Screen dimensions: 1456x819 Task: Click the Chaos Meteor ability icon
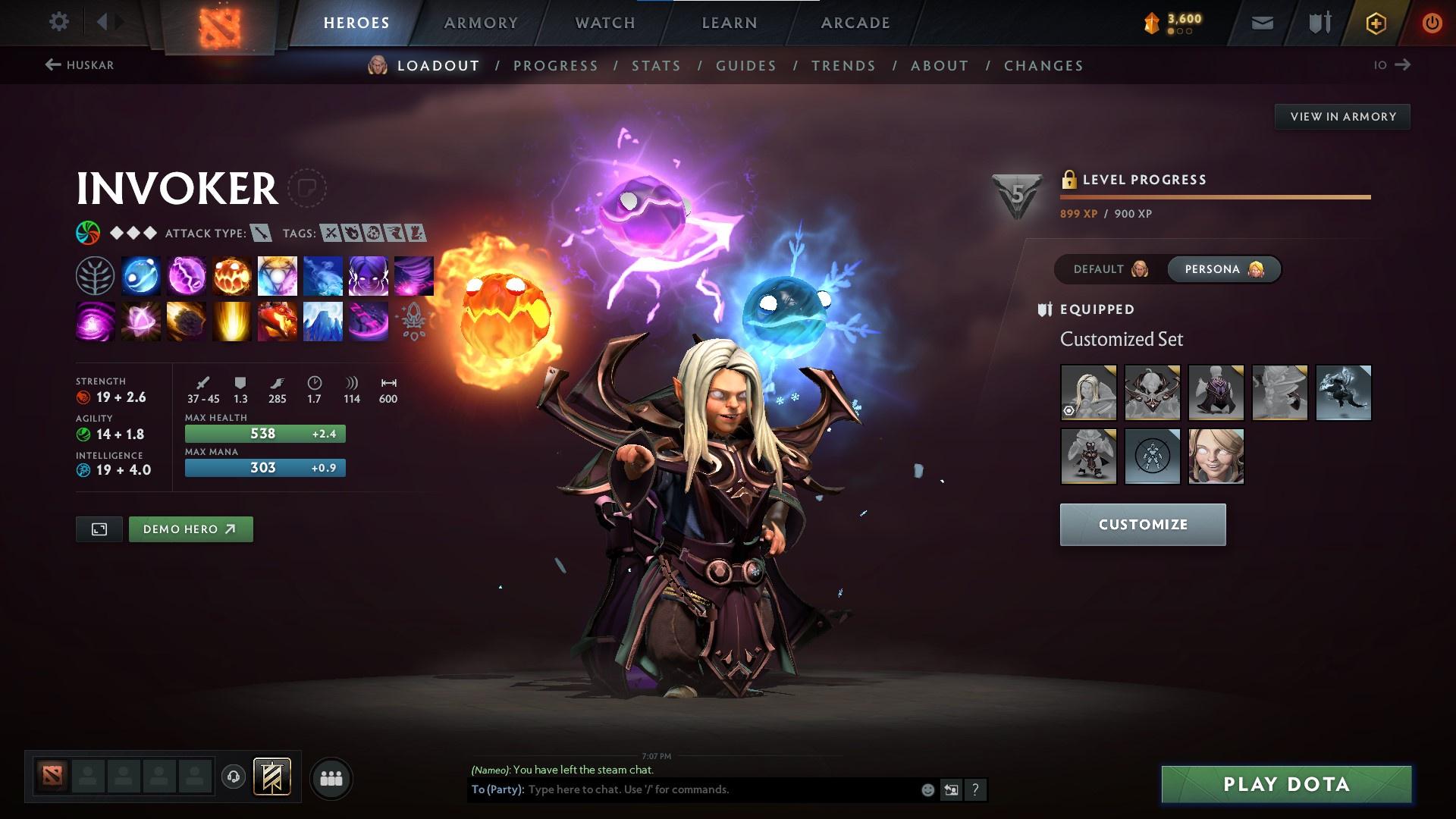[186, 320]
